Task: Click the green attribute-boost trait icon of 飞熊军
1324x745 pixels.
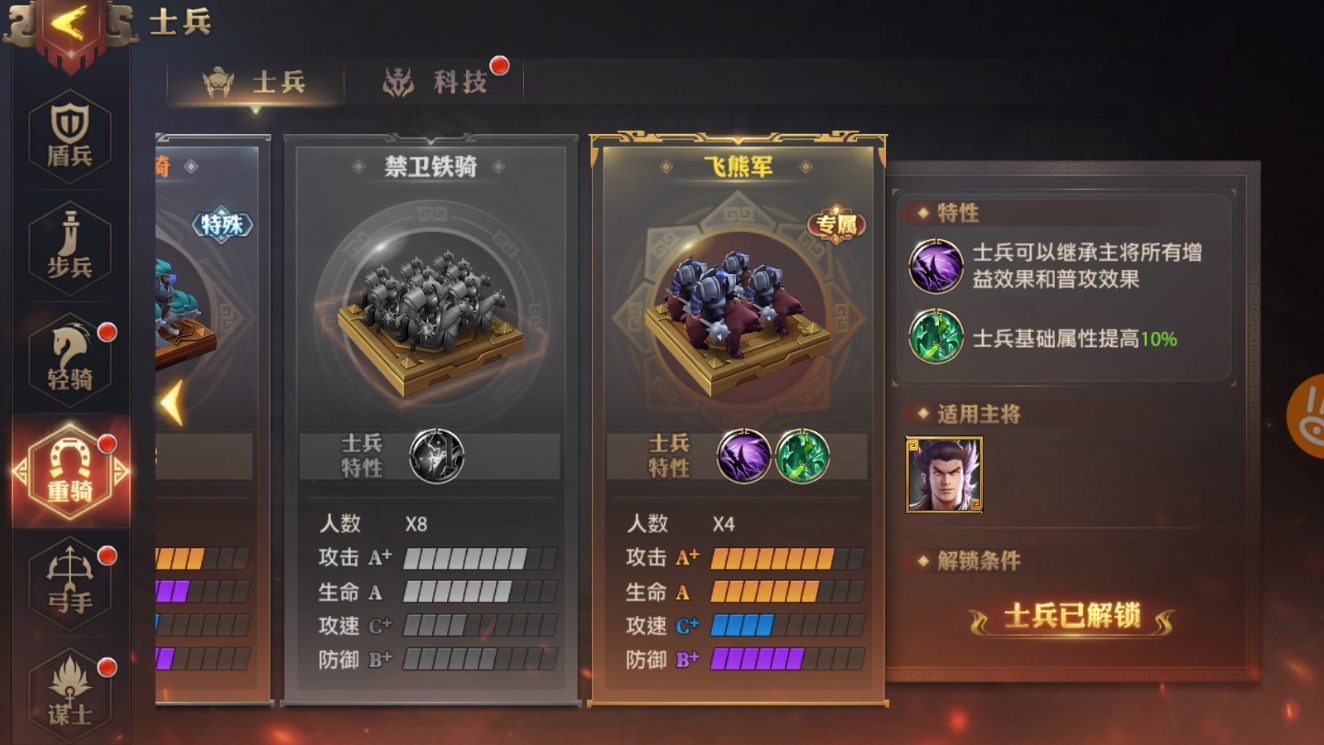Action: click(x=802, y=457)
